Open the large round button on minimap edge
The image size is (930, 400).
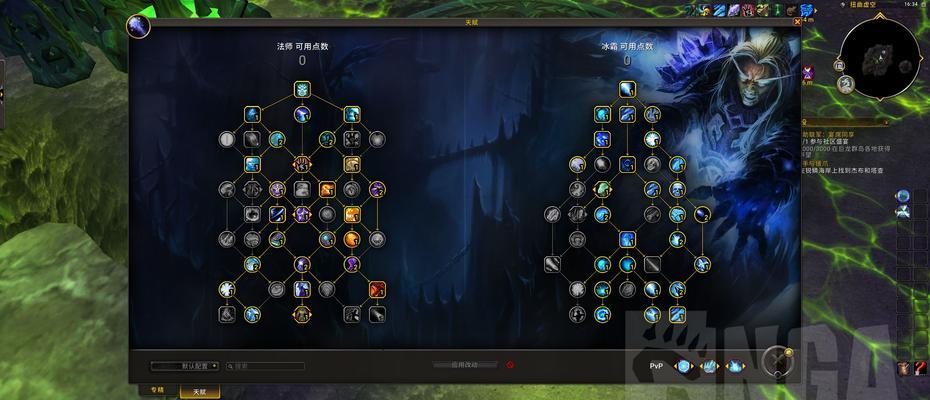(845, 85)
